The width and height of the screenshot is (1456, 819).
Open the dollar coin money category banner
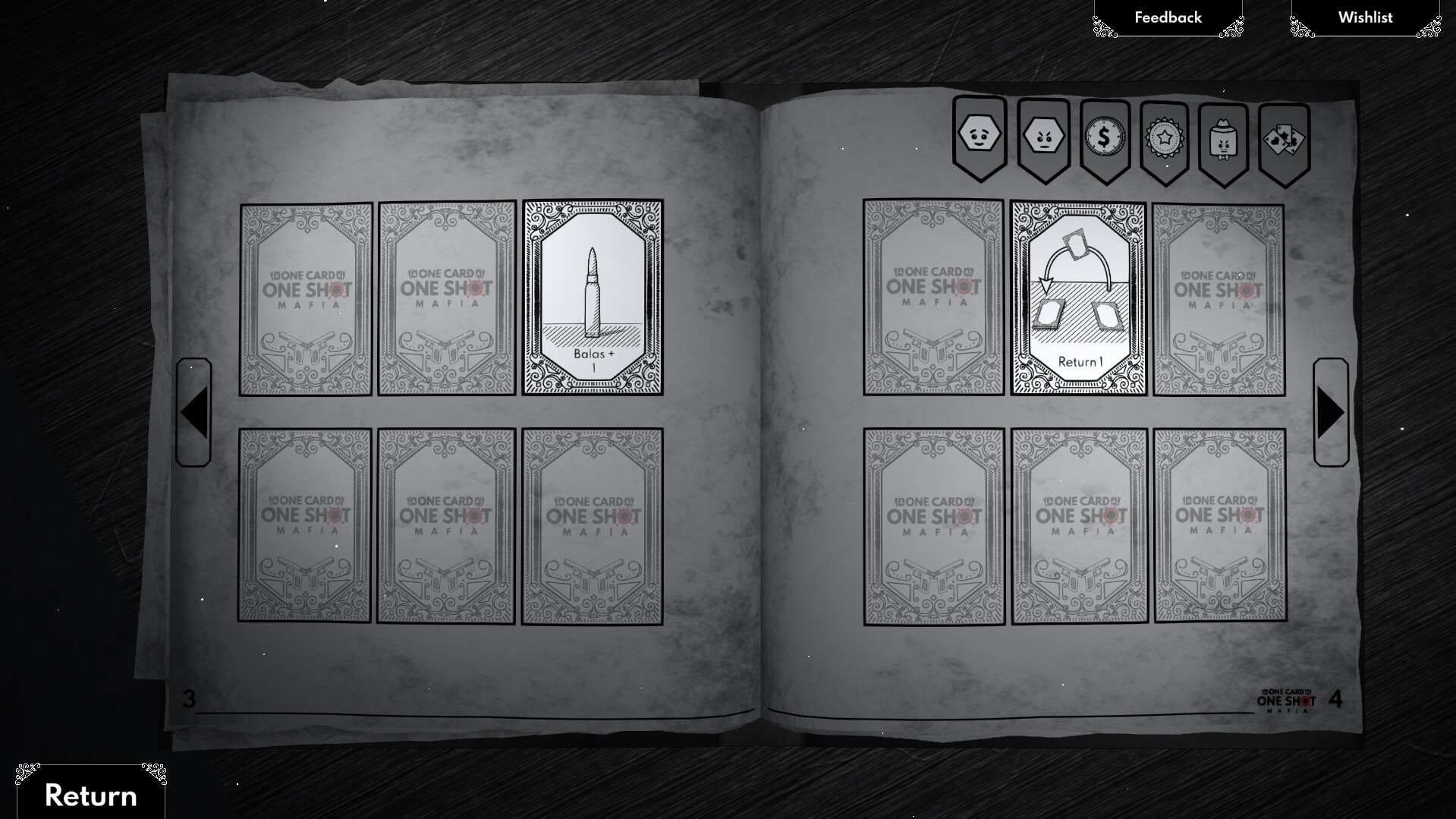[x=1104, y=137]
